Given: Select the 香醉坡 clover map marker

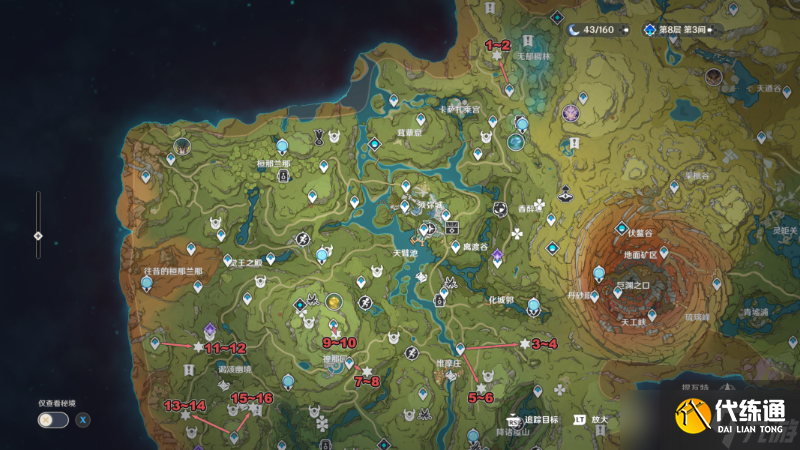Looking at the screenshot, I should [541, 205].
